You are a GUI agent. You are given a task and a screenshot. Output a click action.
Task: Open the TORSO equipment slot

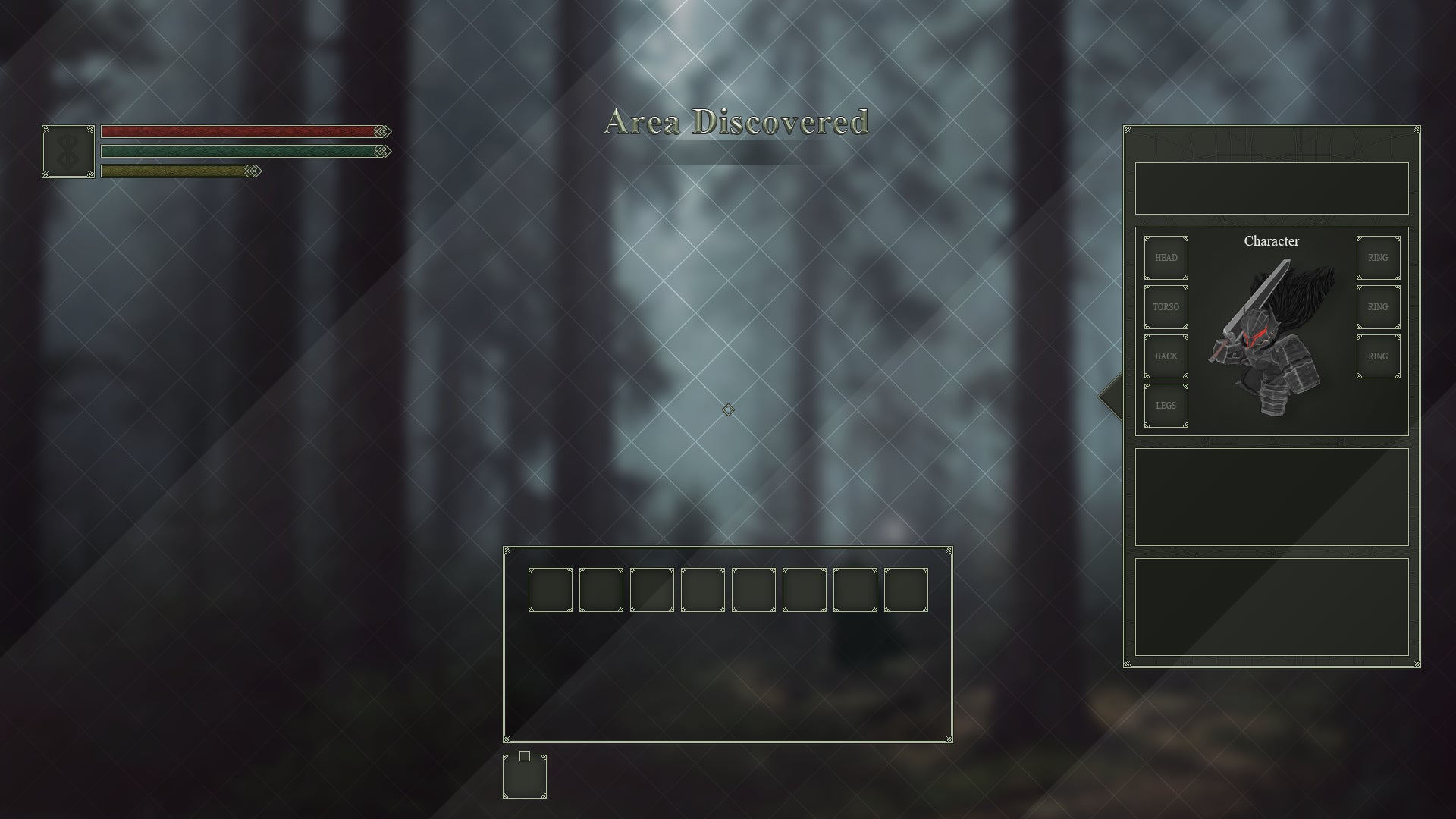pyautogui.click(x=1166, y=307)
